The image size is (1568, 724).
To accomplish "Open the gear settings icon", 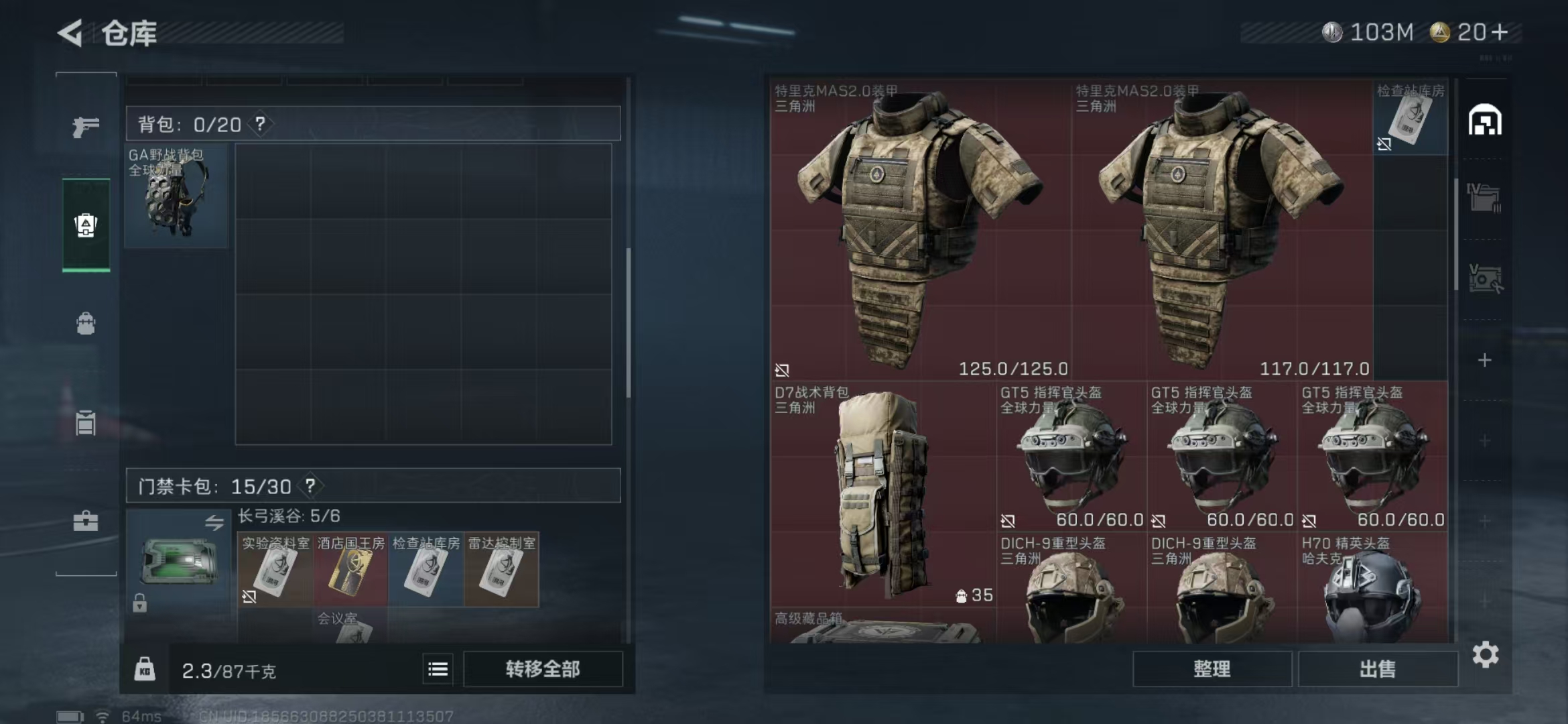I will point(1485,655).
